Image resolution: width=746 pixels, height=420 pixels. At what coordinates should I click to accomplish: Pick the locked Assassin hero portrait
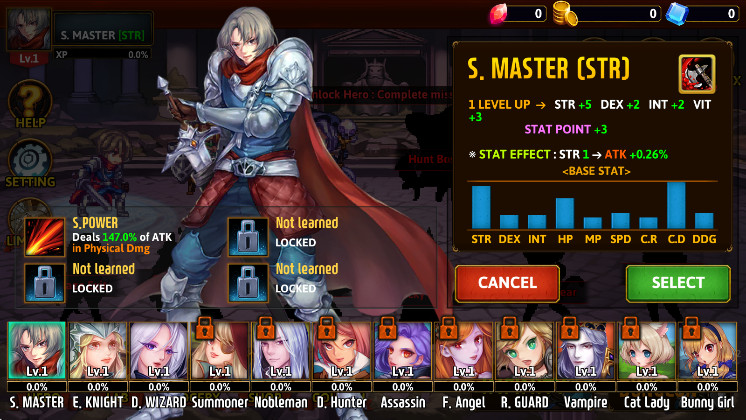coord(402,352)
